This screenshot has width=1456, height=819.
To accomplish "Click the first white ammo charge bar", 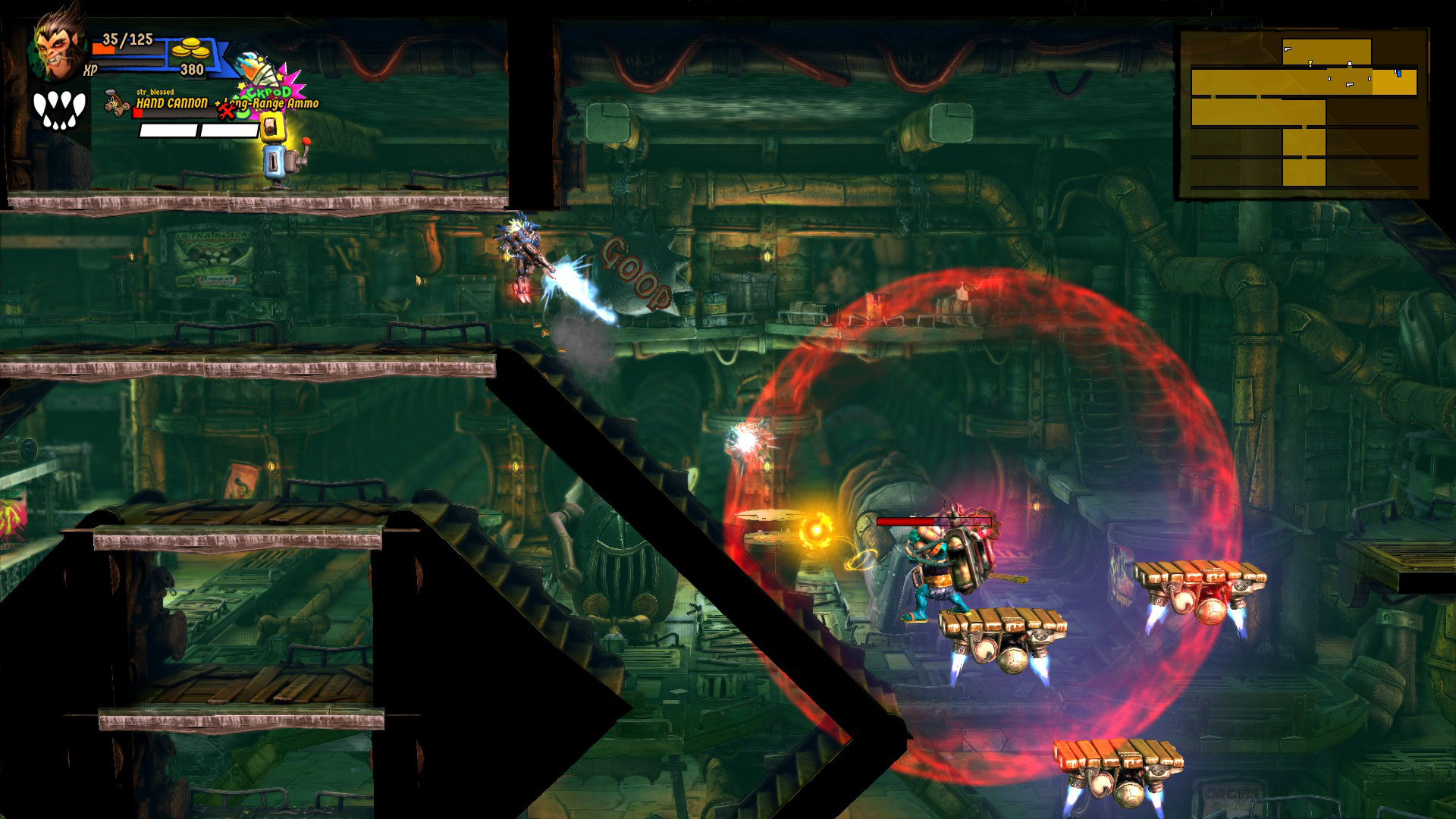I will pos(168,130).
